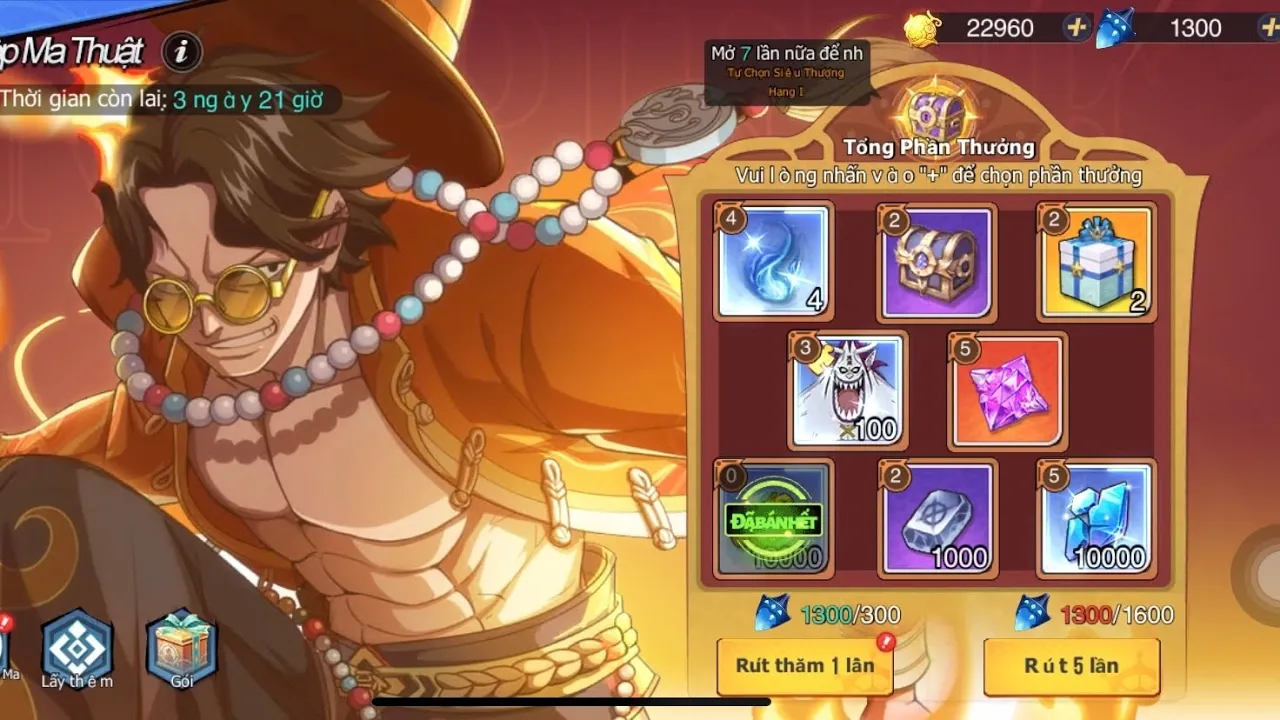Choose the blue crystal 10000 reward

(1096, 518)
